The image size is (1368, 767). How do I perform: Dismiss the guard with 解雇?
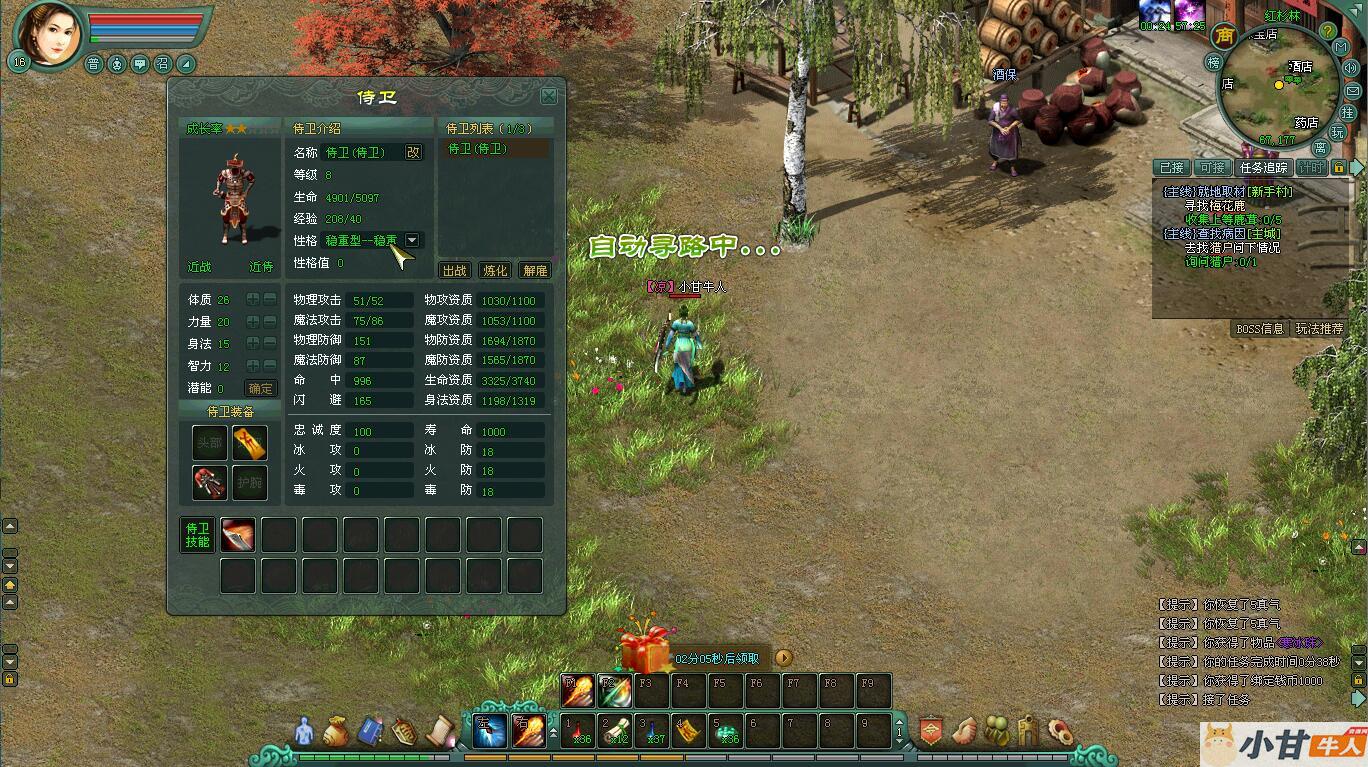pos(535,270)
